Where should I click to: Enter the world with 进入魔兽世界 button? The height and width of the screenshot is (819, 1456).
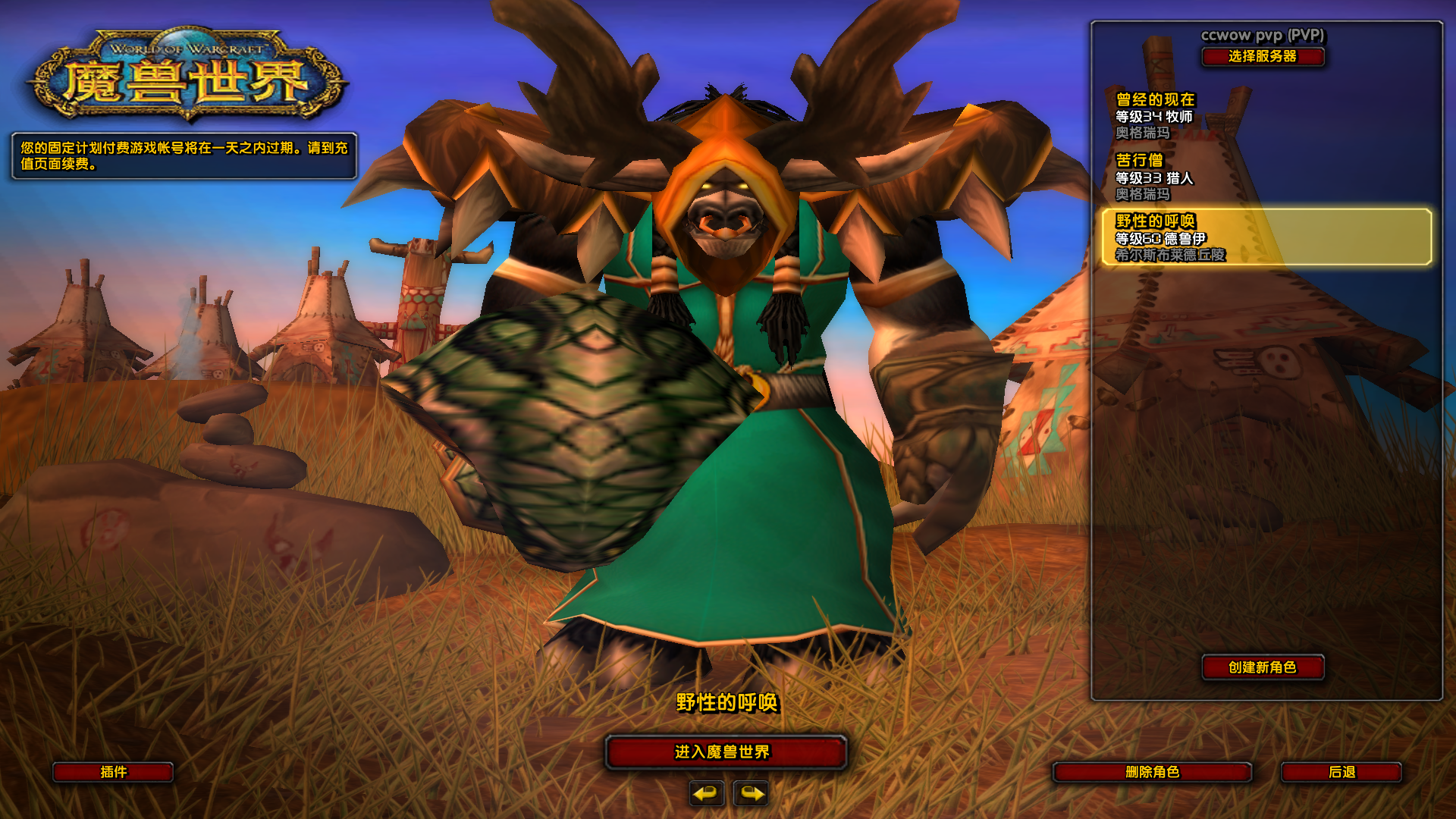(x=726, y=752)
